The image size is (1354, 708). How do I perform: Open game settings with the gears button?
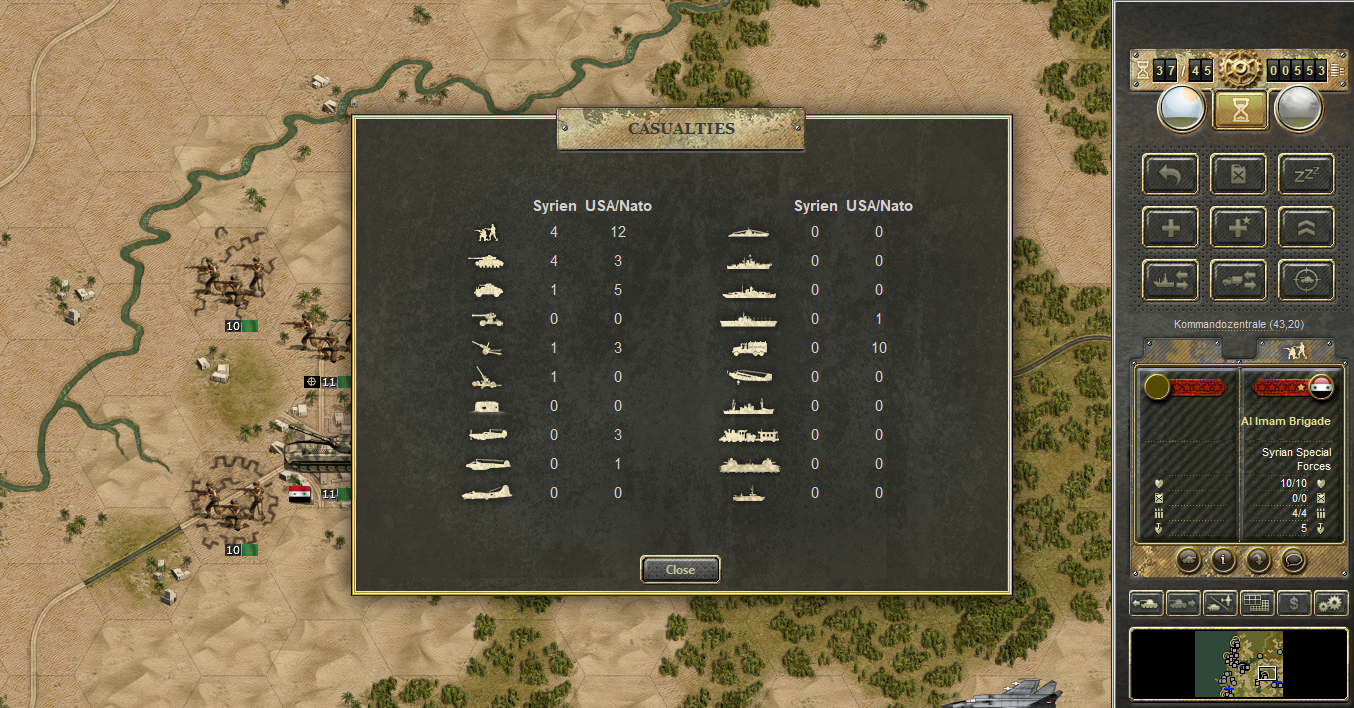point(1331,603)
